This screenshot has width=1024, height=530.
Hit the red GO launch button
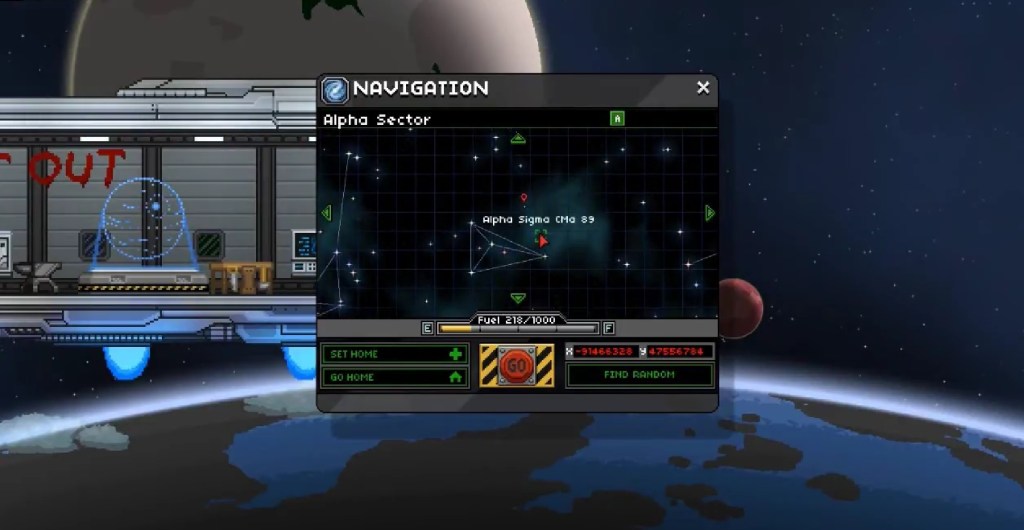[517, 366]
